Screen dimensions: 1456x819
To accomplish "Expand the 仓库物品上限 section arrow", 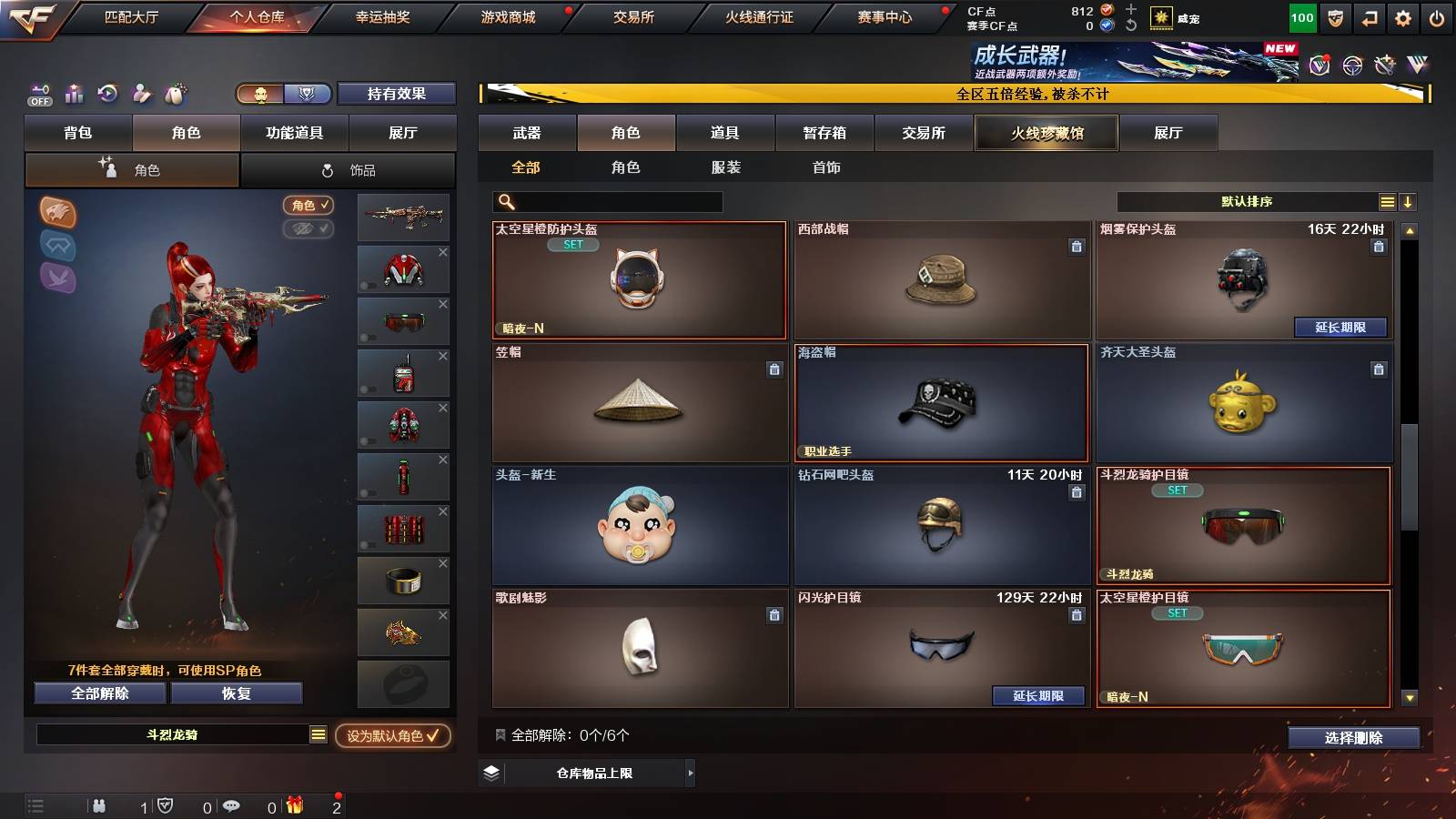I will tap(690, 773).
